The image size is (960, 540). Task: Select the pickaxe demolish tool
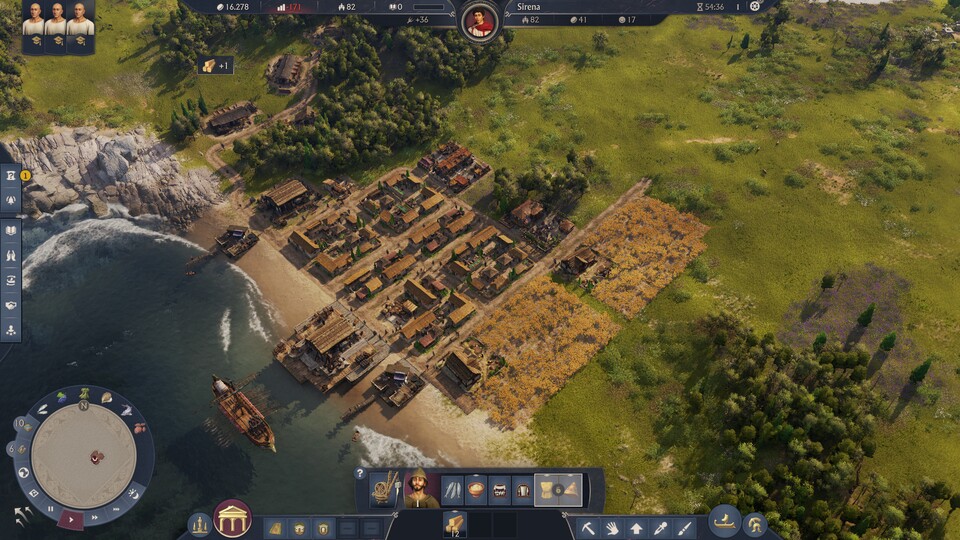(588, 527)
